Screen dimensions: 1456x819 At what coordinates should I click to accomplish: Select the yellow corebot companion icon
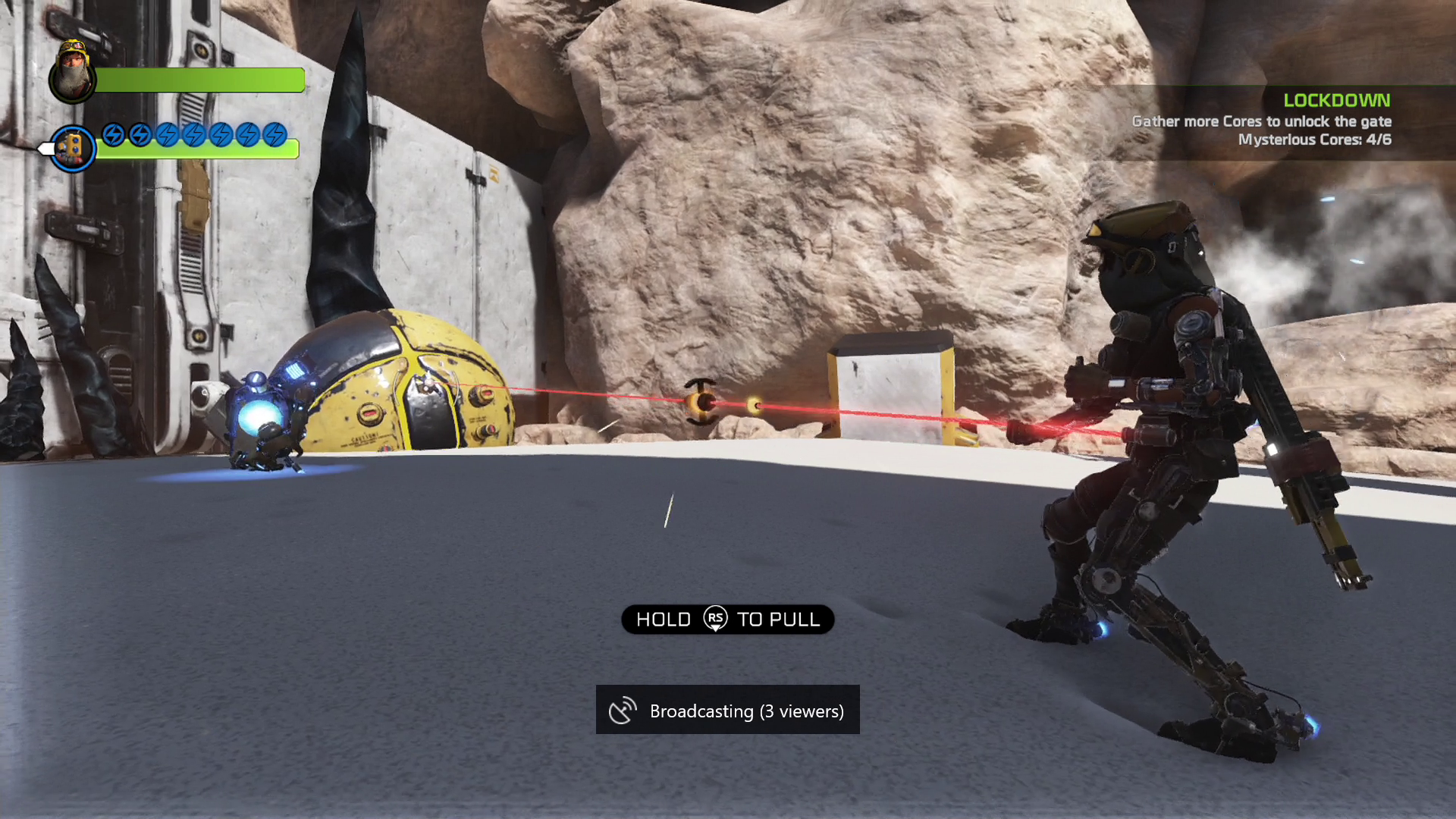click(x=72, y=148)
